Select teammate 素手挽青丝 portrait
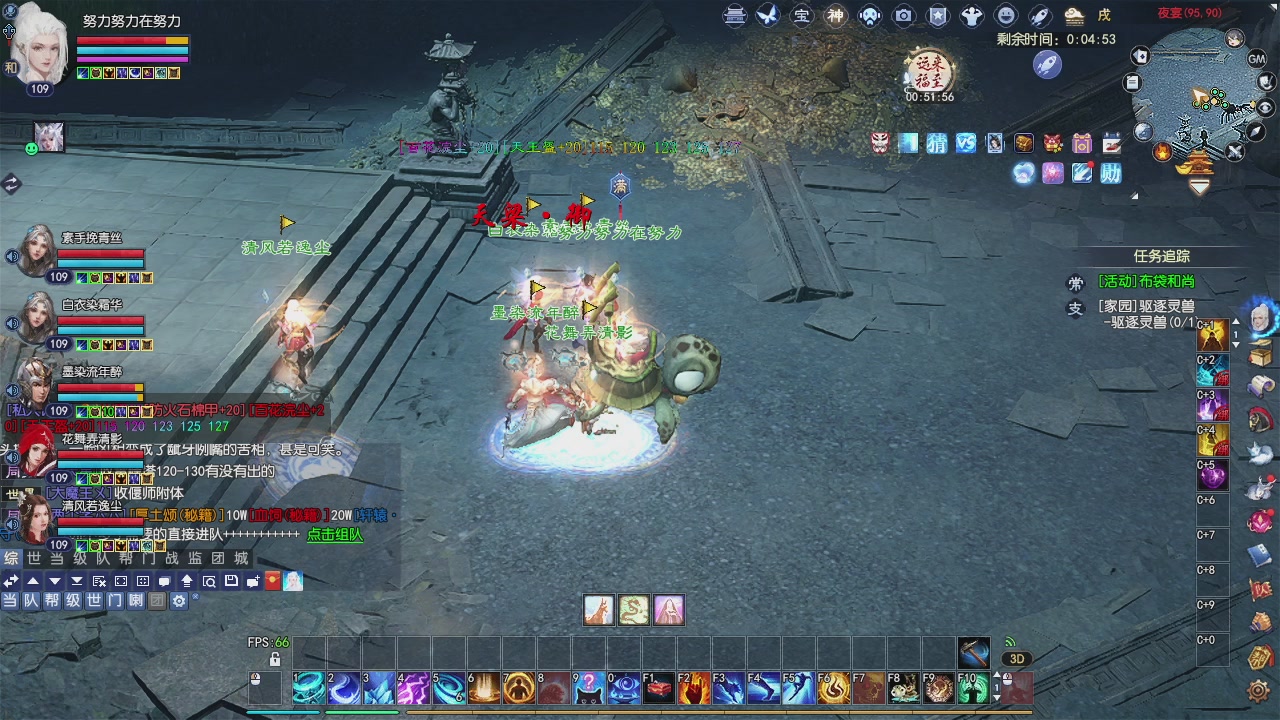1280x720 pixels. coord(36,251)
